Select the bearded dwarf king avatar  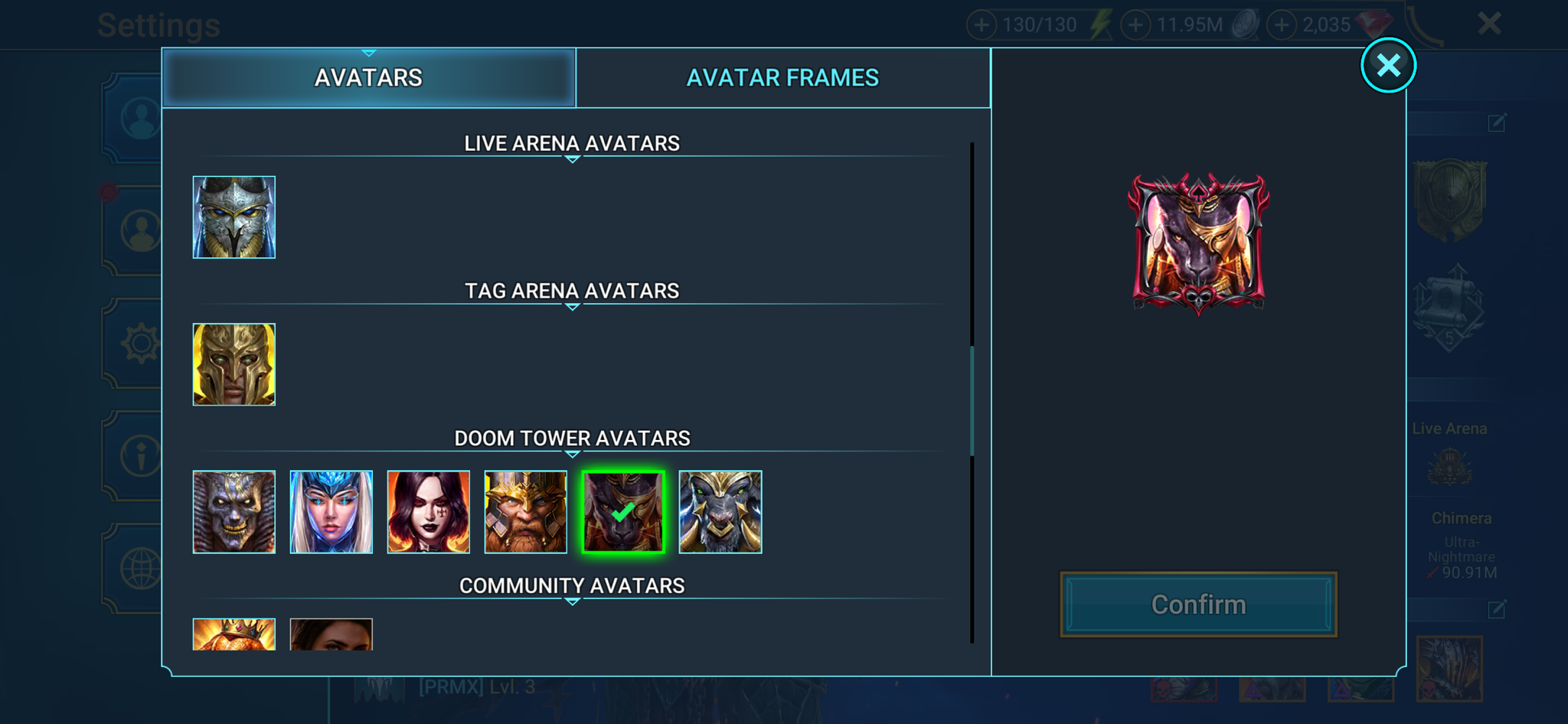(526, 512)
